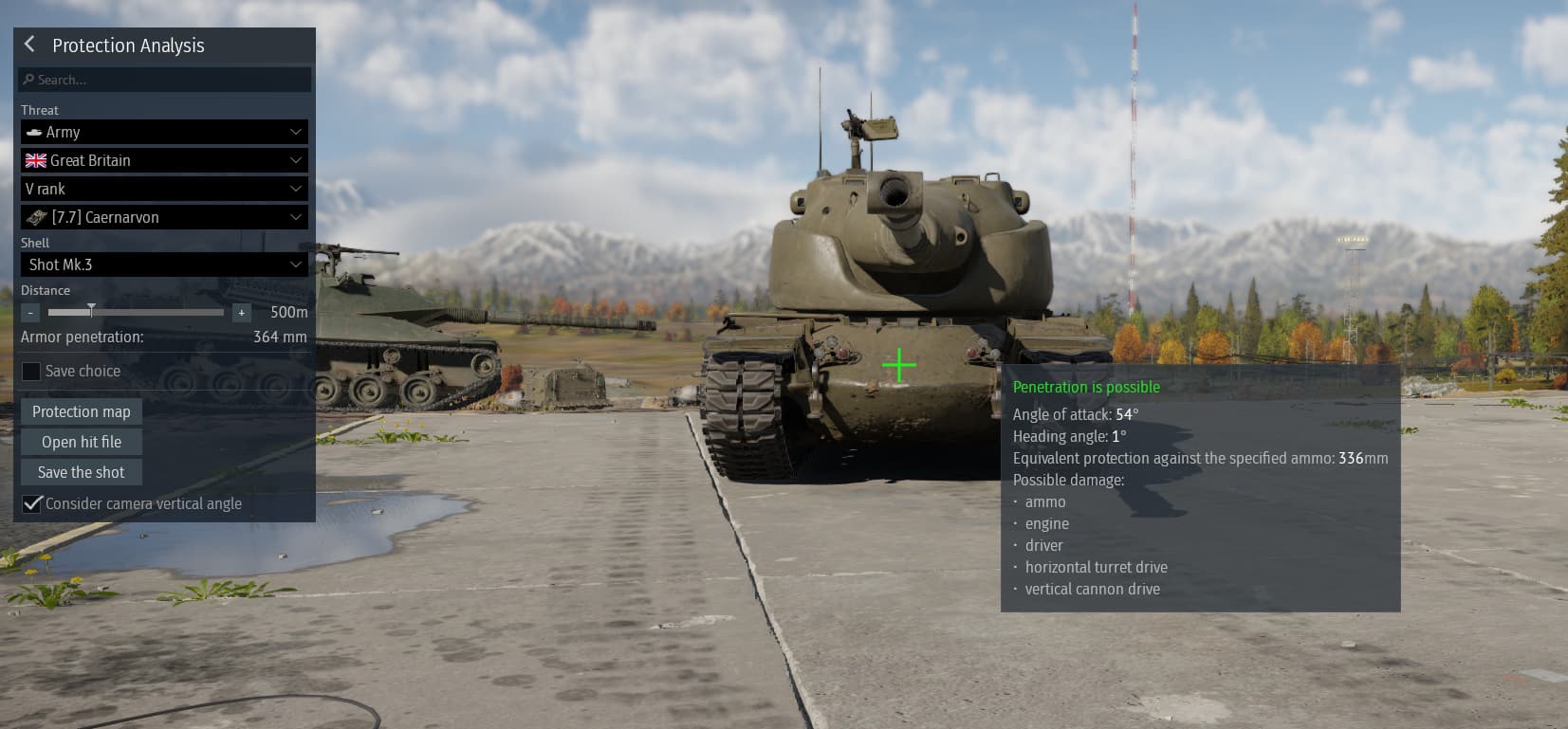The width and height of the screenshot is (1568, 729).
Task: Click the Open hit file button
Action: click(82, 442)
